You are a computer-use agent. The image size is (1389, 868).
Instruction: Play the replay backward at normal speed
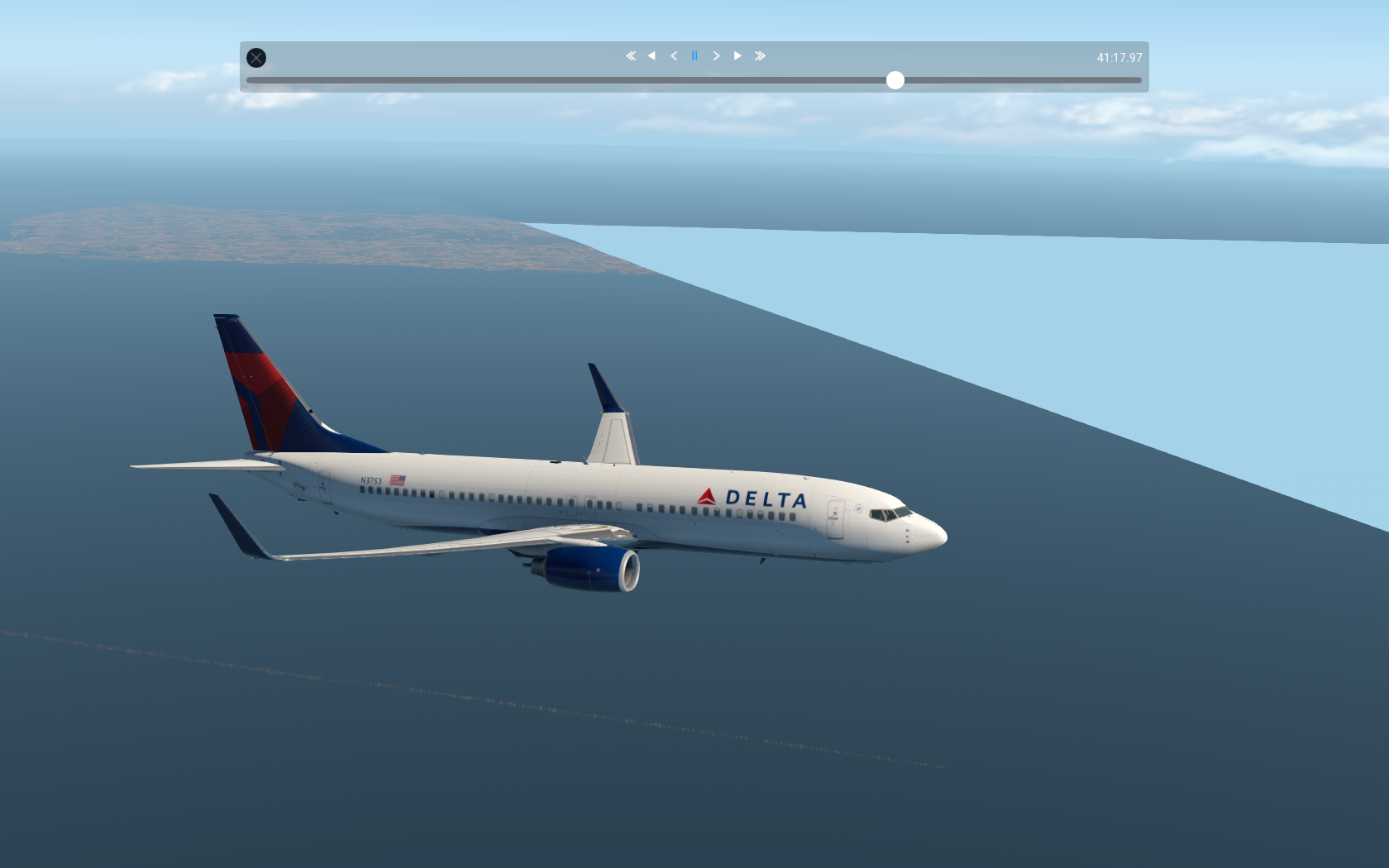click(x=652, y=56)
